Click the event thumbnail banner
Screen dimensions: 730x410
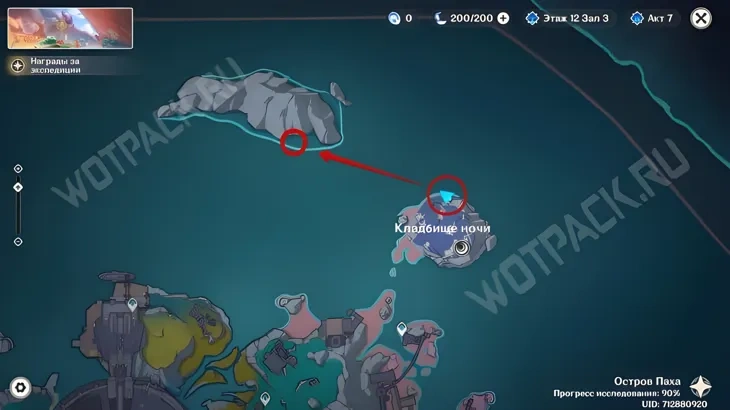click(x=70, y=28)
